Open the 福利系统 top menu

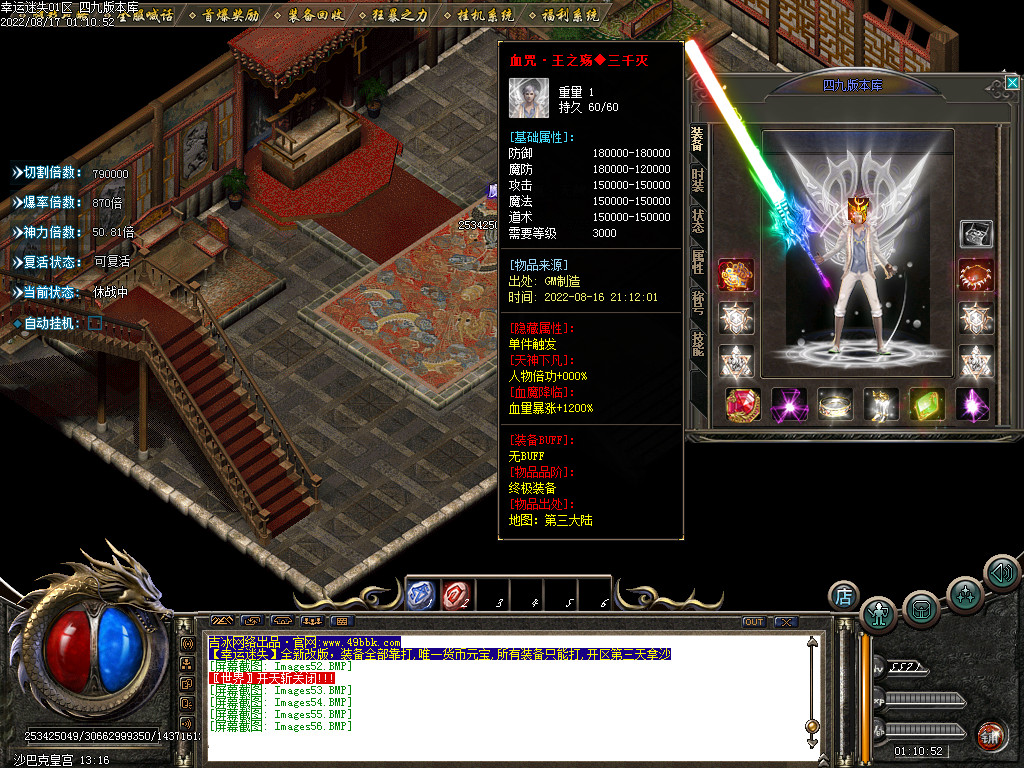click(x=570, y=15)
